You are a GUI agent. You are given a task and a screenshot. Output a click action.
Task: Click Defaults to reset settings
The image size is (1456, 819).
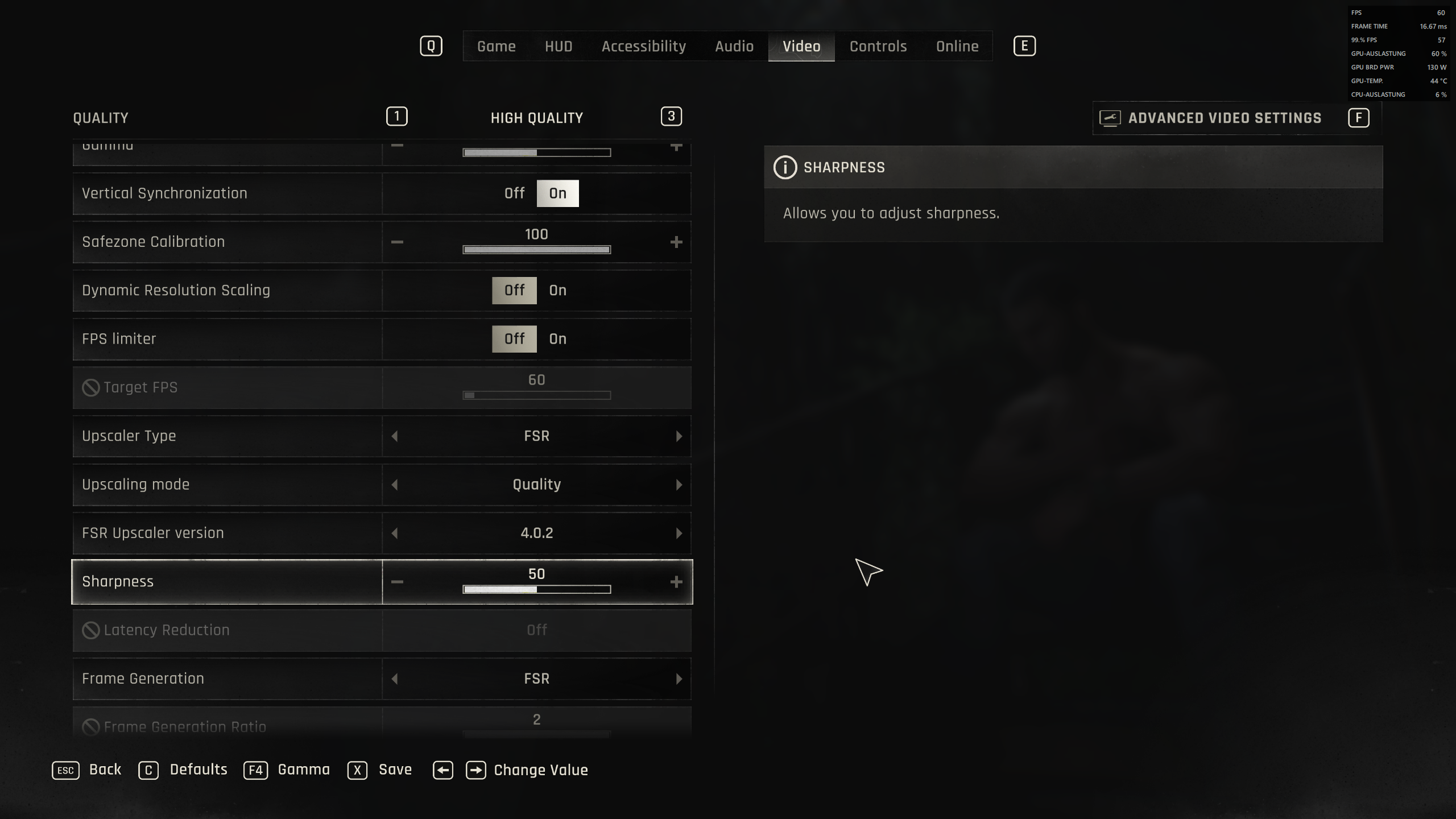click(199, 769)
